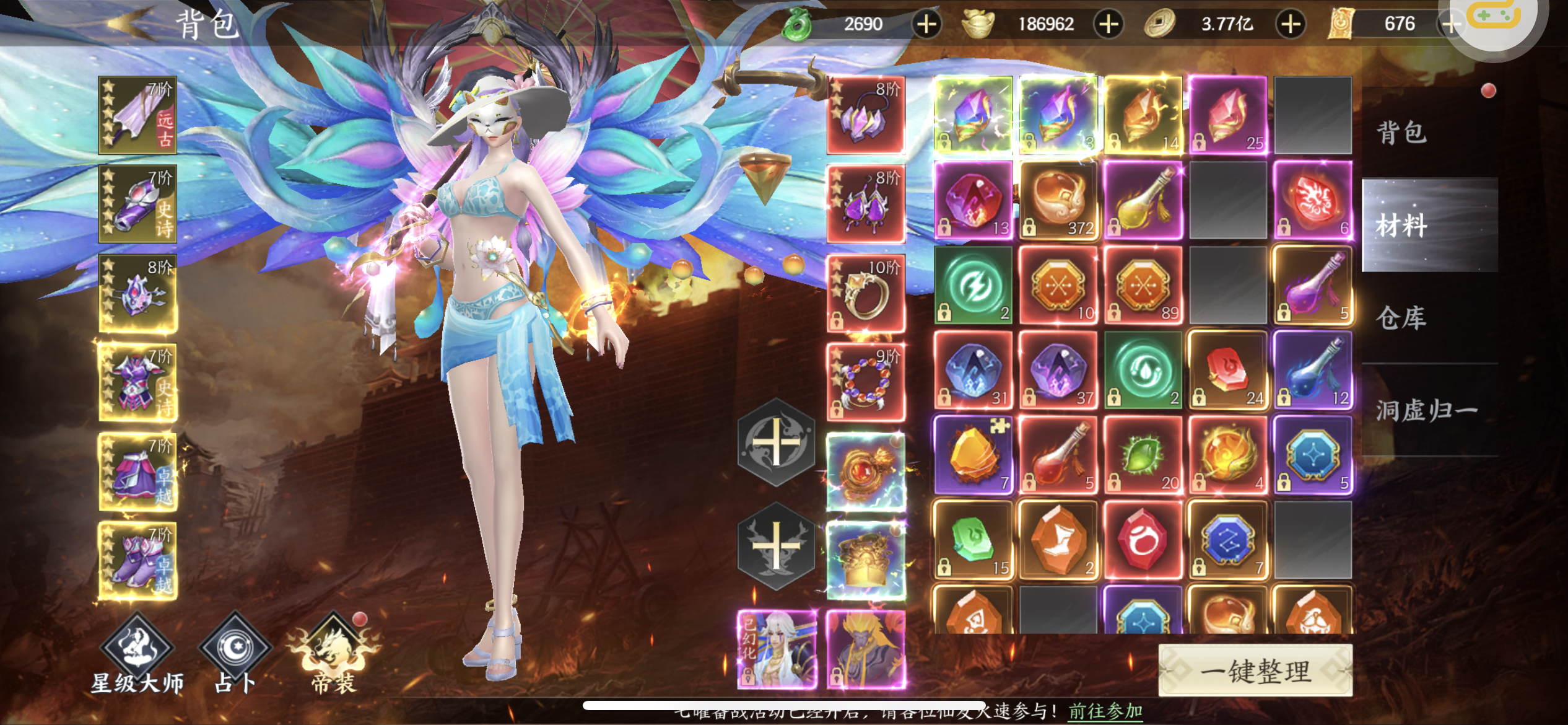Tap the plus next to 186962 gold ingots
Image resolution: width=1568 pixels, height=725 pixels.
pos(1108,24)
